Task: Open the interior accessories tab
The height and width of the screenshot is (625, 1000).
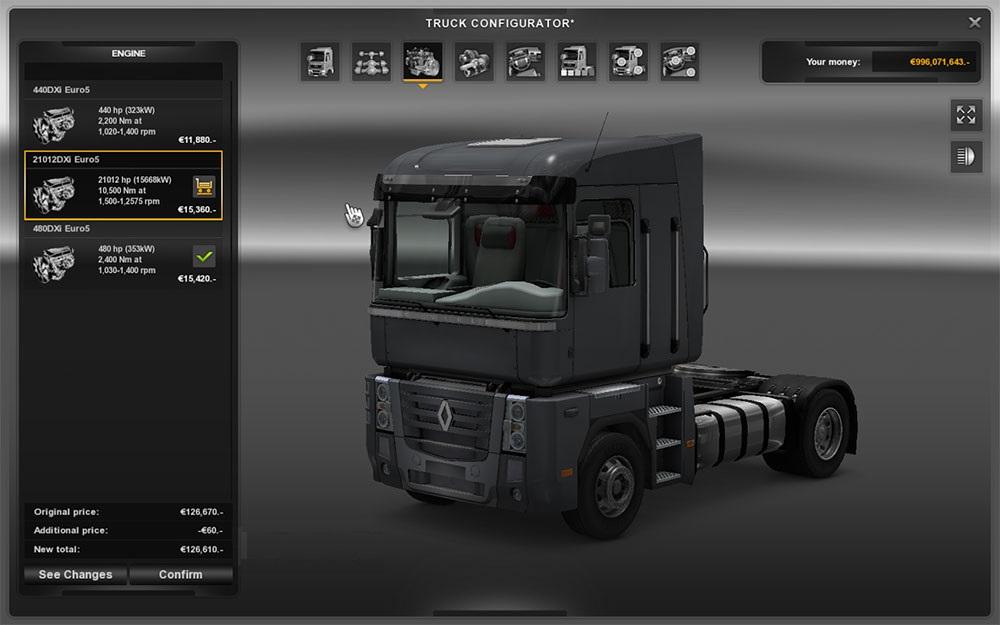Action: coord(680,62)
